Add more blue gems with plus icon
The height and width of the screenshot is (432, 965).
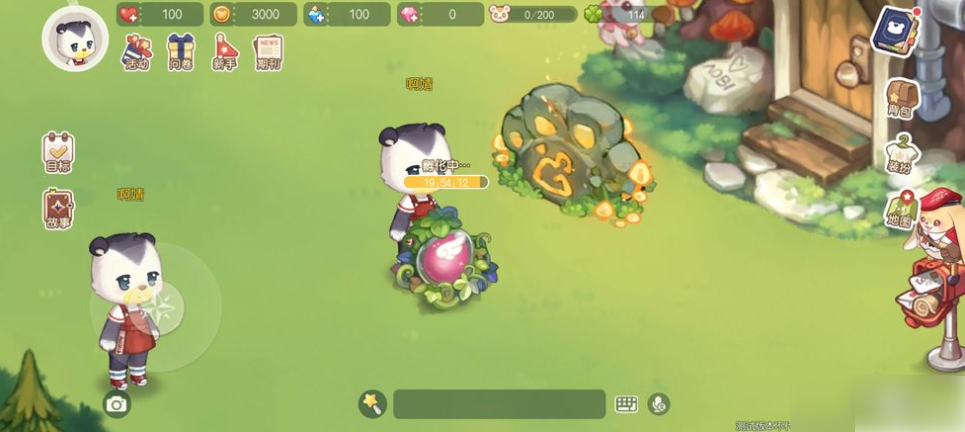pyautogui.click(x=317, y=15)
